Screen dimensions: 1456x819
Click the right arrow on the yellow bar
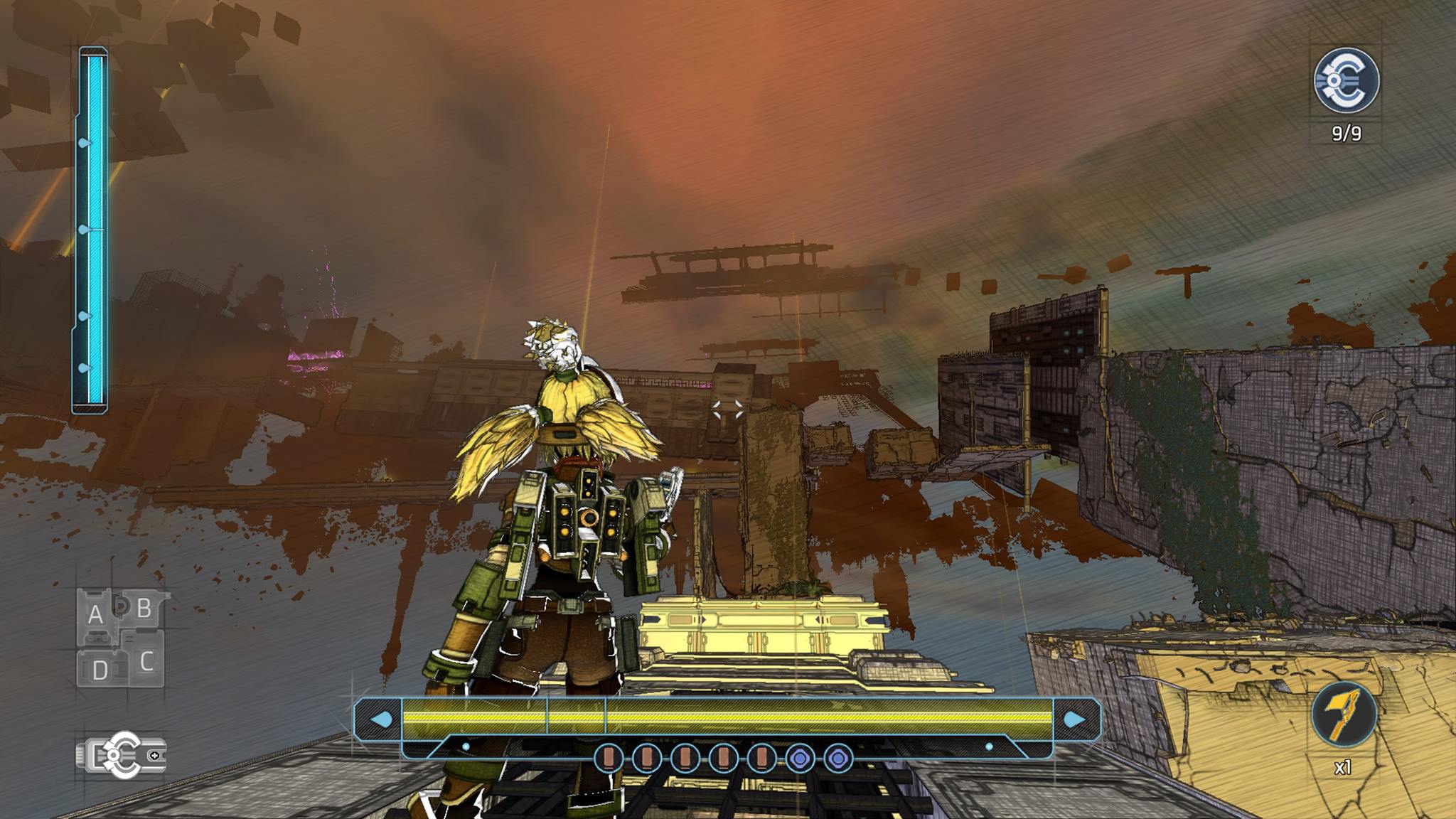[x=1074, y=719]
